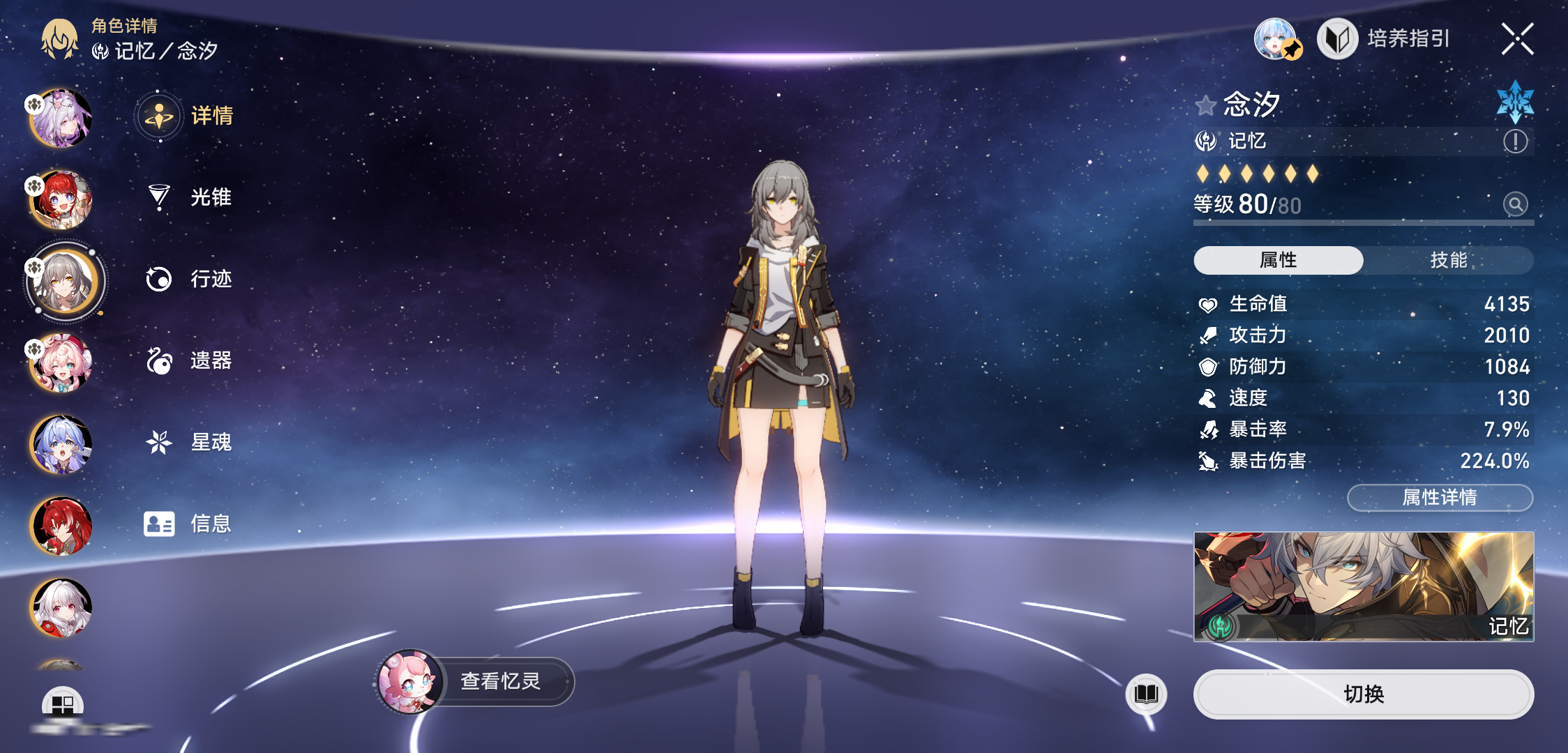Screen dimensions: 1568x753
Task: Select the purple-haired character portrait
Action: [x=61, y=119]
